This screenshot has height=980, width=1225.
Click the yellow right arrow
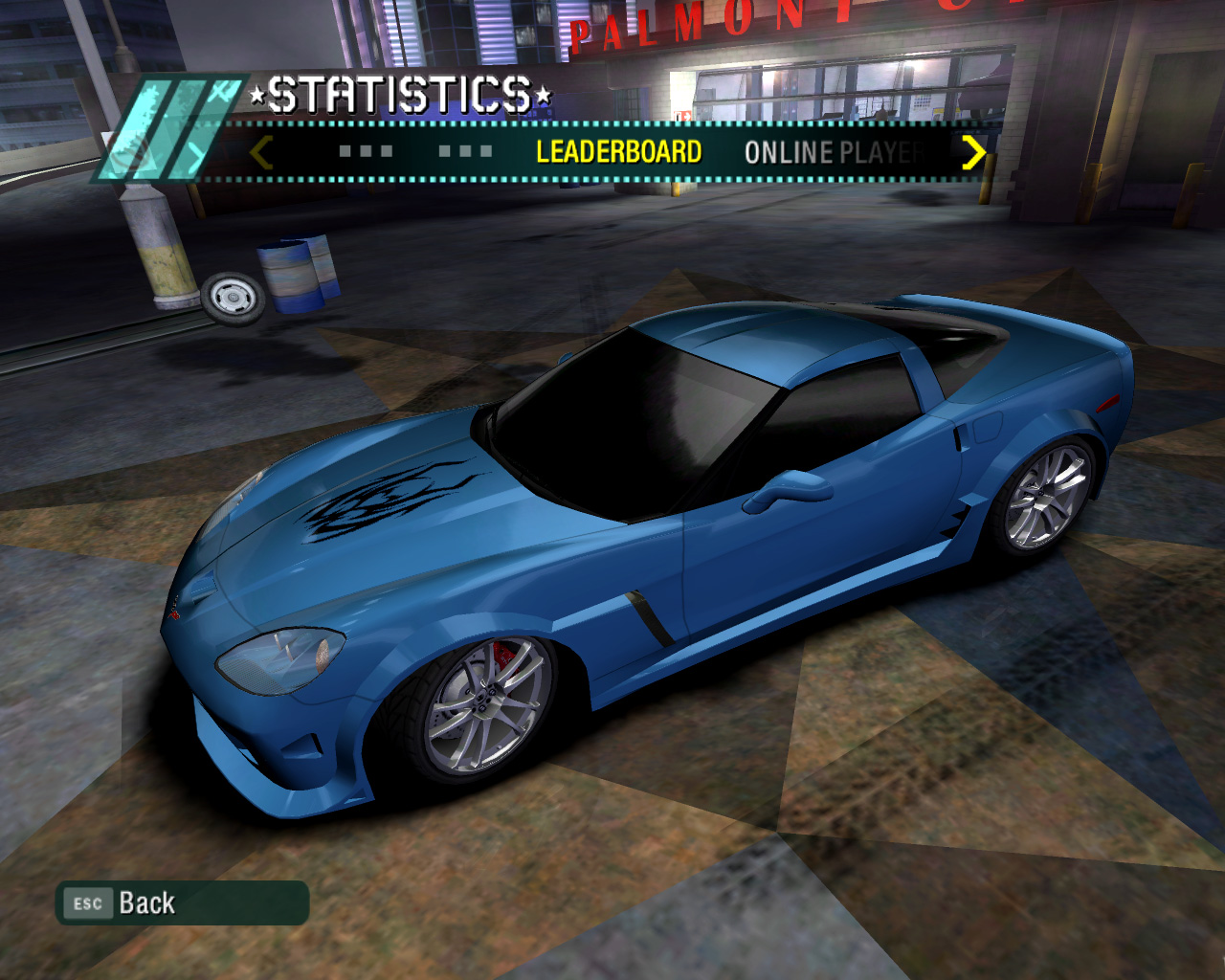pyautogui.click(x=973, y=152)
